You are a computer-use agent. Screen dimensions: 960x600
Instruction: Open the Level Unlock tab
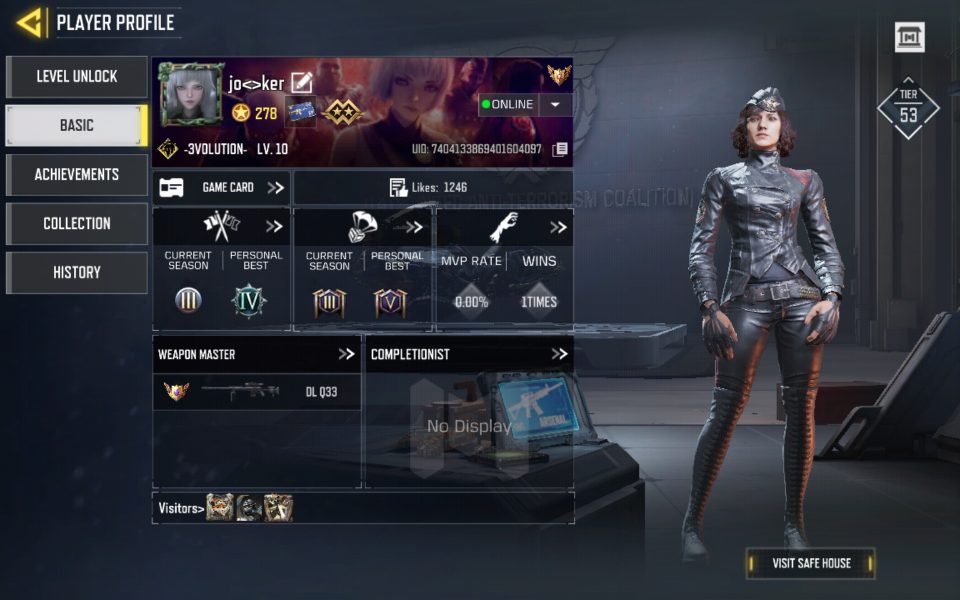pyautogui.click(x=77, y=76)
